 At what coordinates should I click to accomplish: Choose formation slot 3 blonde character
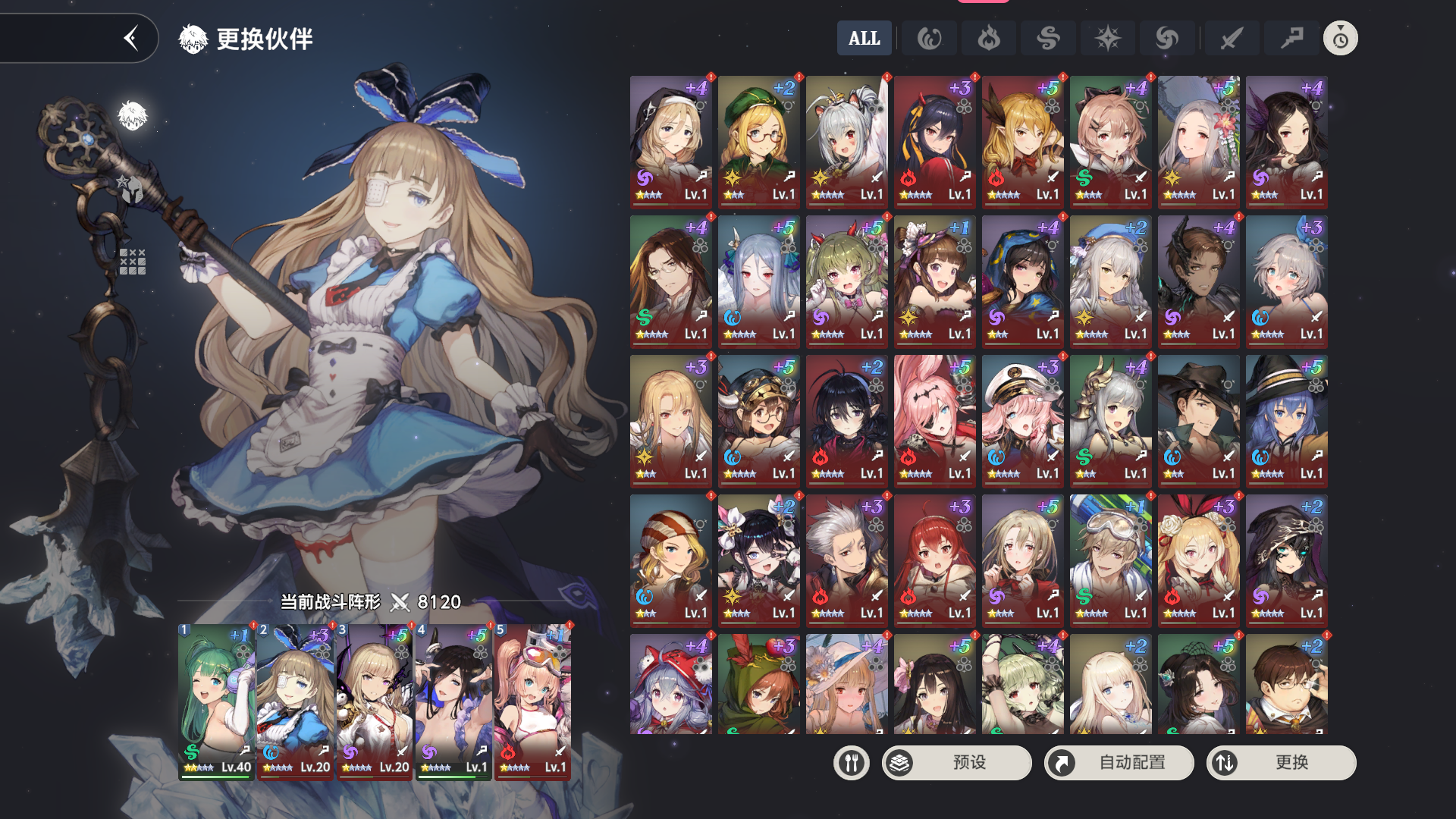374,701
